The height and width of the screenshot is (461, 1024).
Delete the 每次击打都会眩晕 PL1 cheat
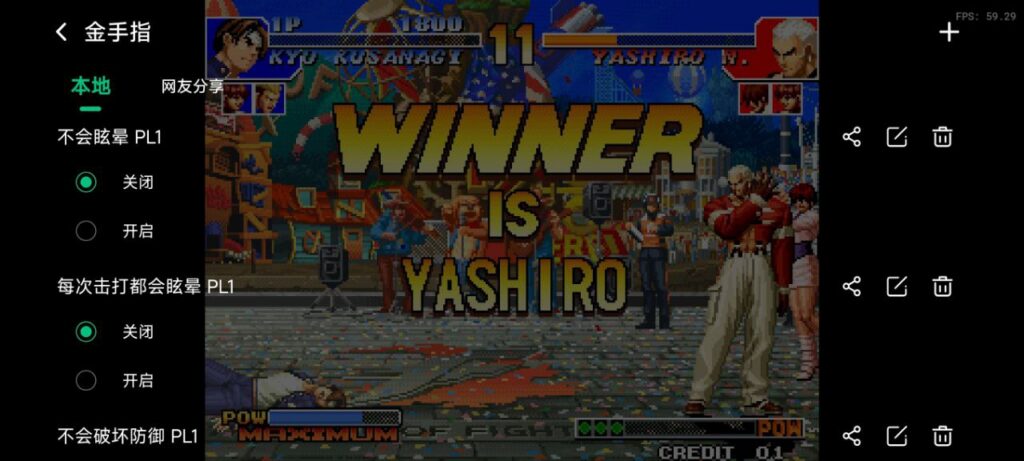pyautogui.click(x=942, y=287)
